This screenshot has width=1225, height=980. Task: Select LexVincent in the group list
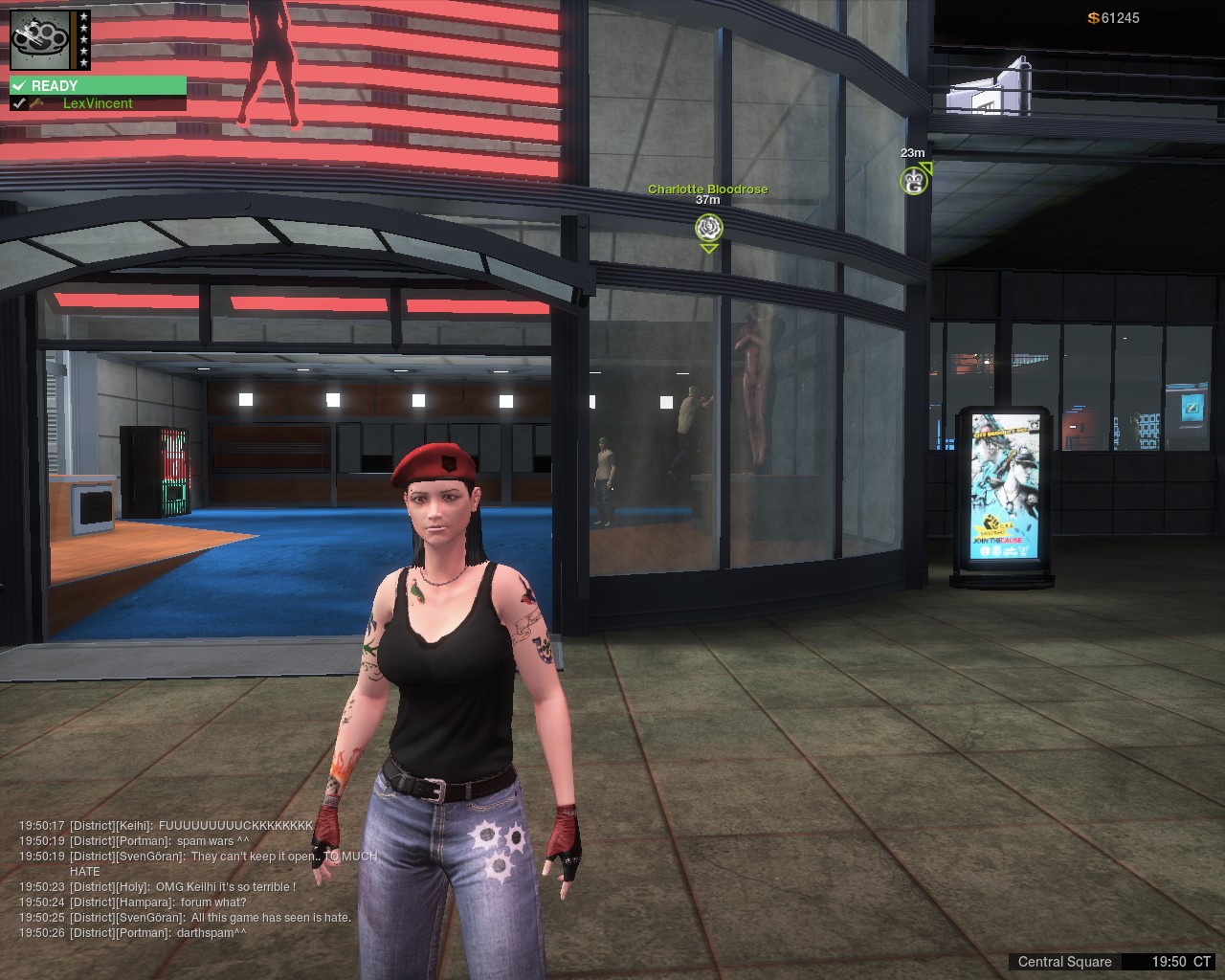click(97, 103)
